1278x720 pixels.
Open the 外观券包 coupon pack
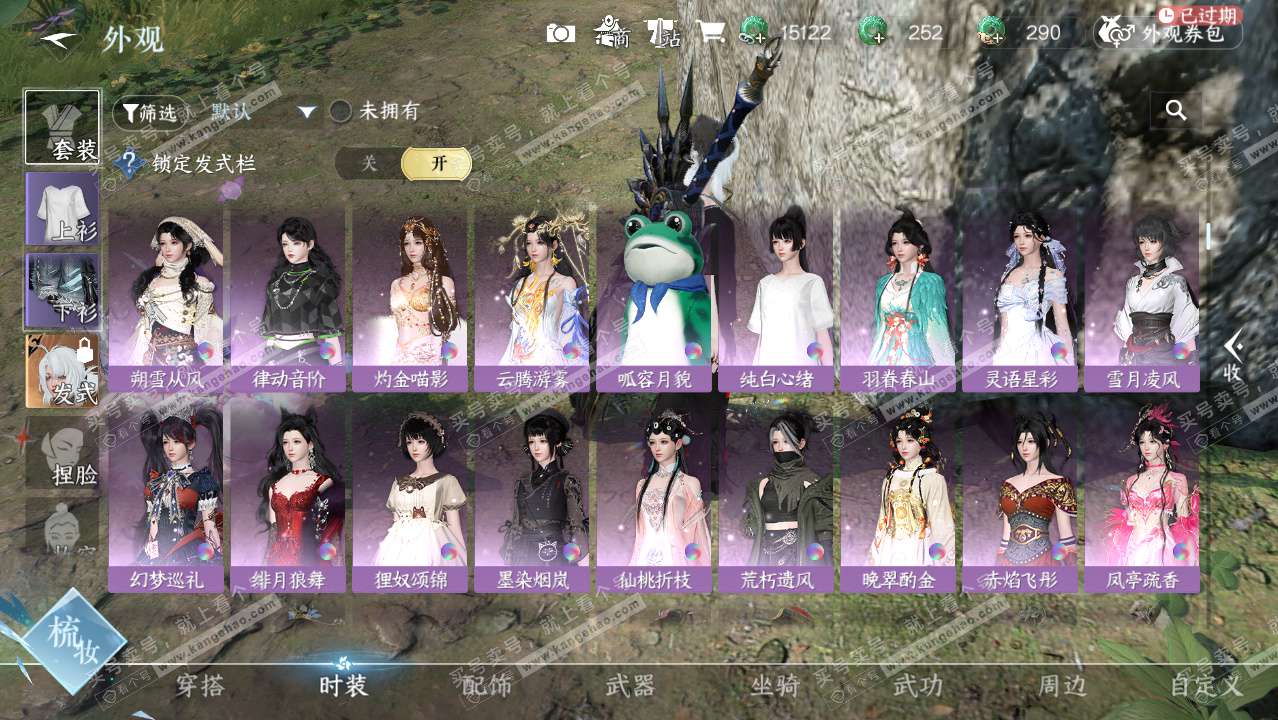point(1168,33)
